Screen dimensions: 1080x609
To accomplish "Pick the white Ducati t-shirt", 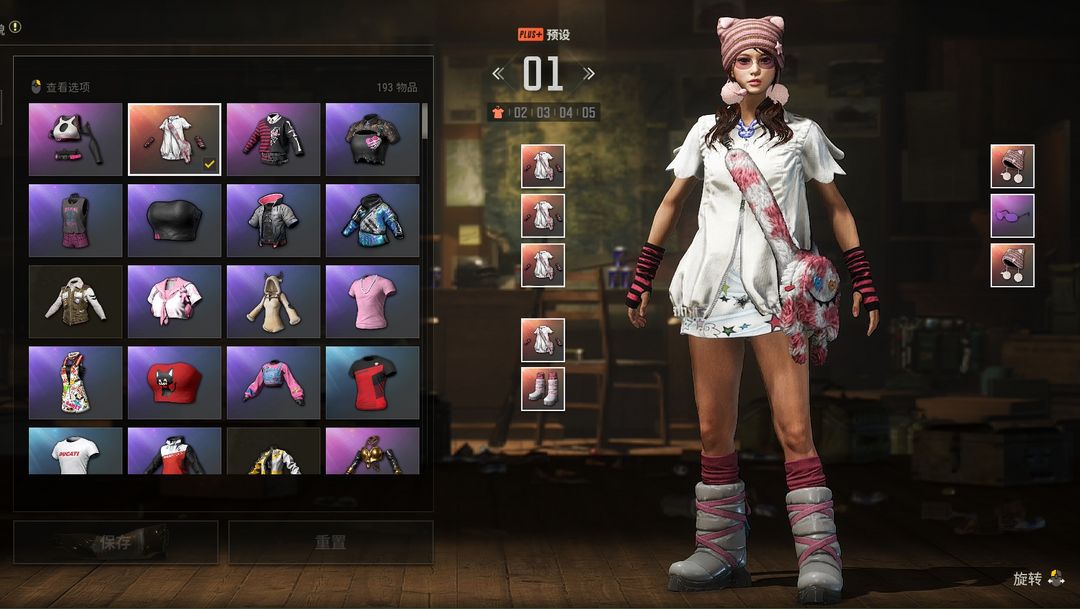I will point(76,451).
